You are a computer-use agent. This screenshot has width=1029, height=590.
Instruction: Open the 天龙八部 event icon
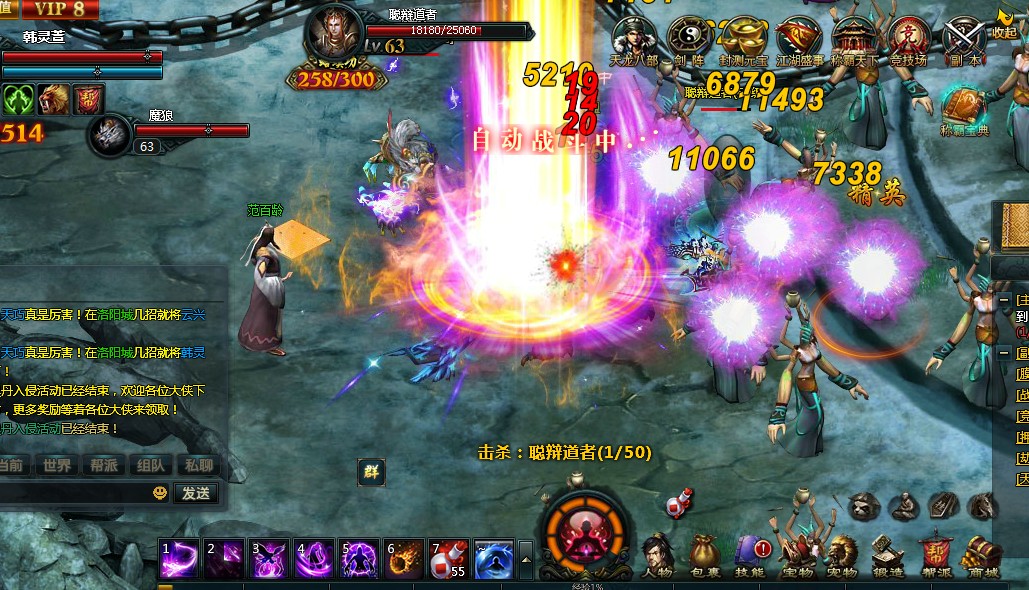pyautogui.click(x=634, y=38)
